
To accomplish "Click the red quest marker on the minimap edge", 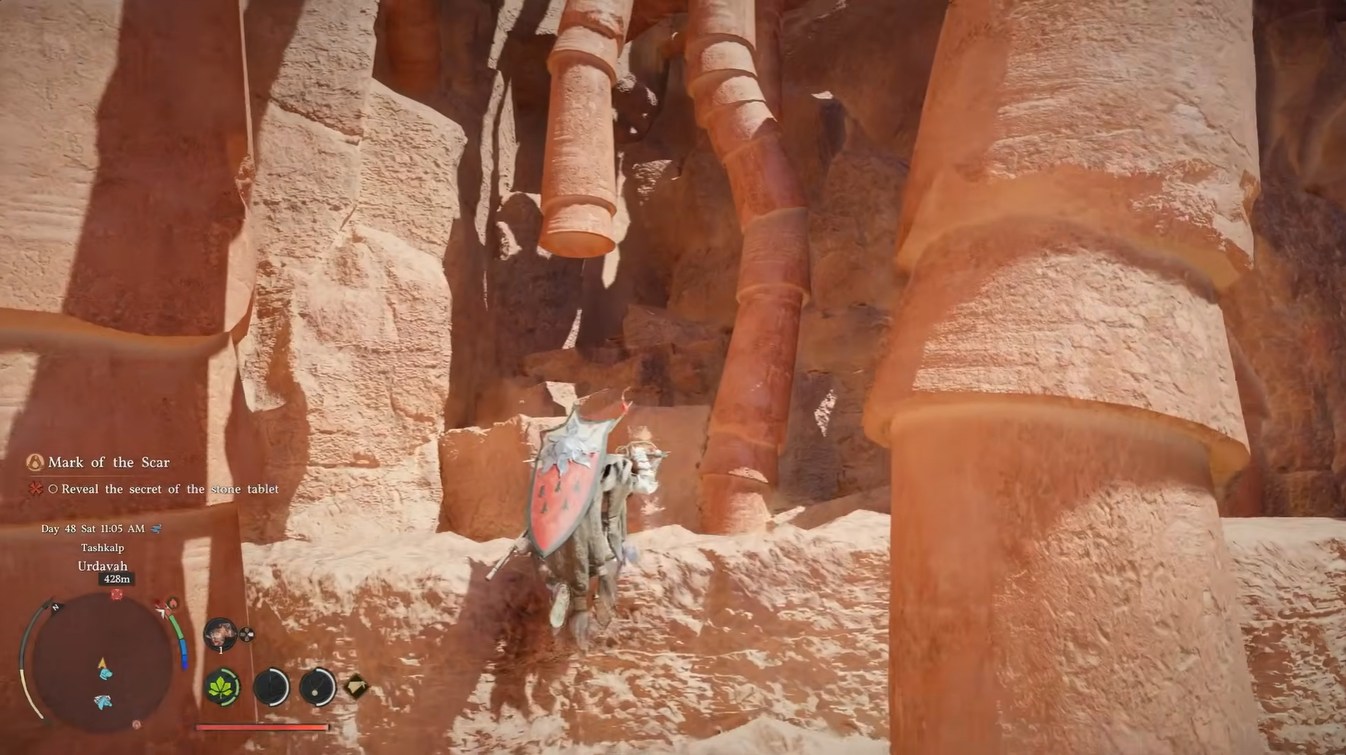I will click(116, 594).
